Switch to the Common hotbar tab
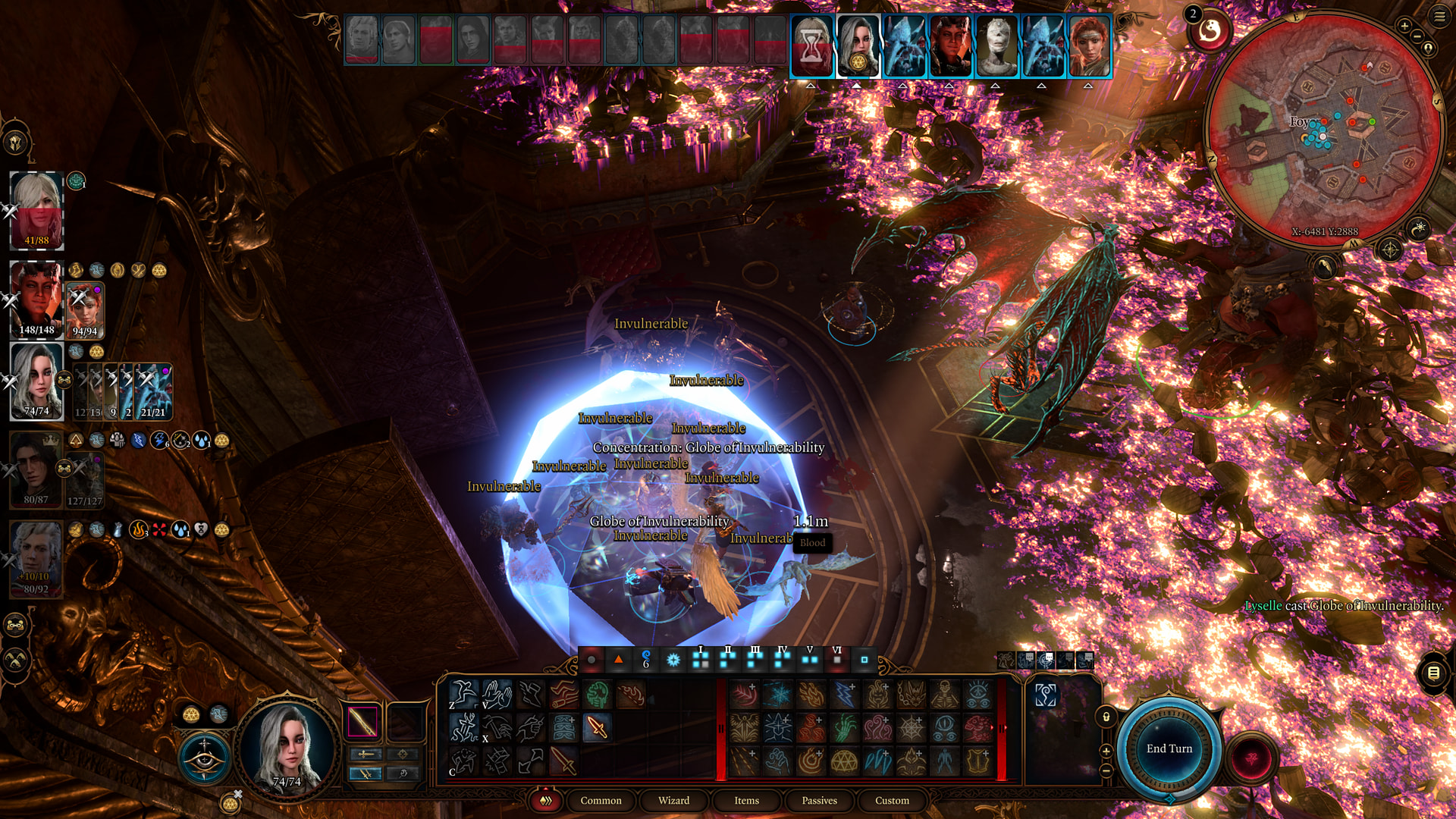The height and width of the screenshot is (819, 1456). click(601, 800)
